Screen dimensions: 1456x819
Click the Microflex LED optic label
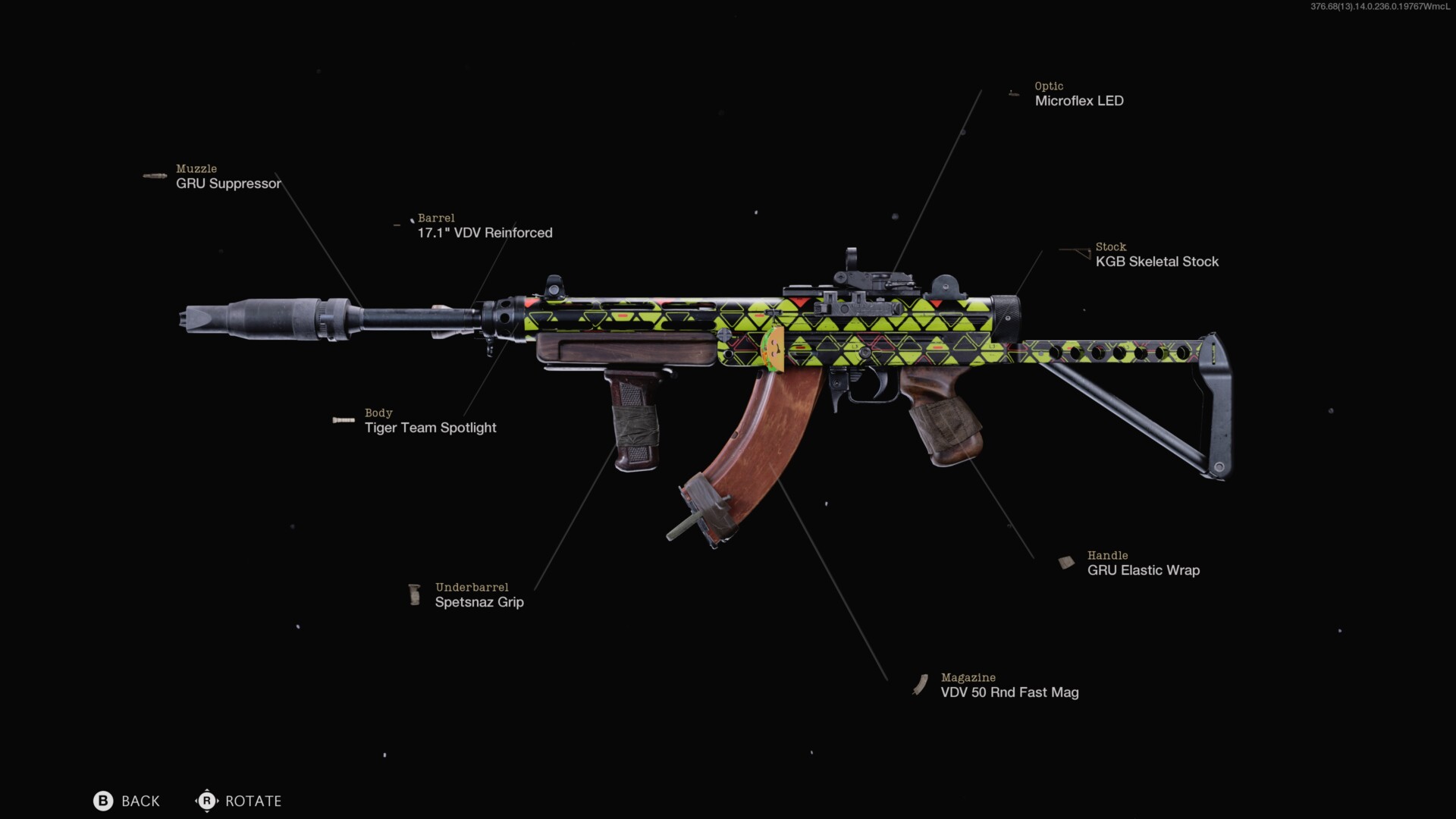coord(1080,100)
